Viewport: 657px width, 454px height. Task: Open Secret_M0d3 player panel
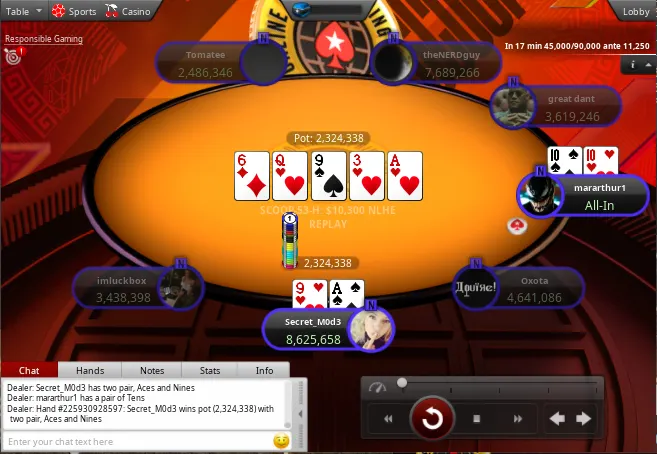point(316,331)
